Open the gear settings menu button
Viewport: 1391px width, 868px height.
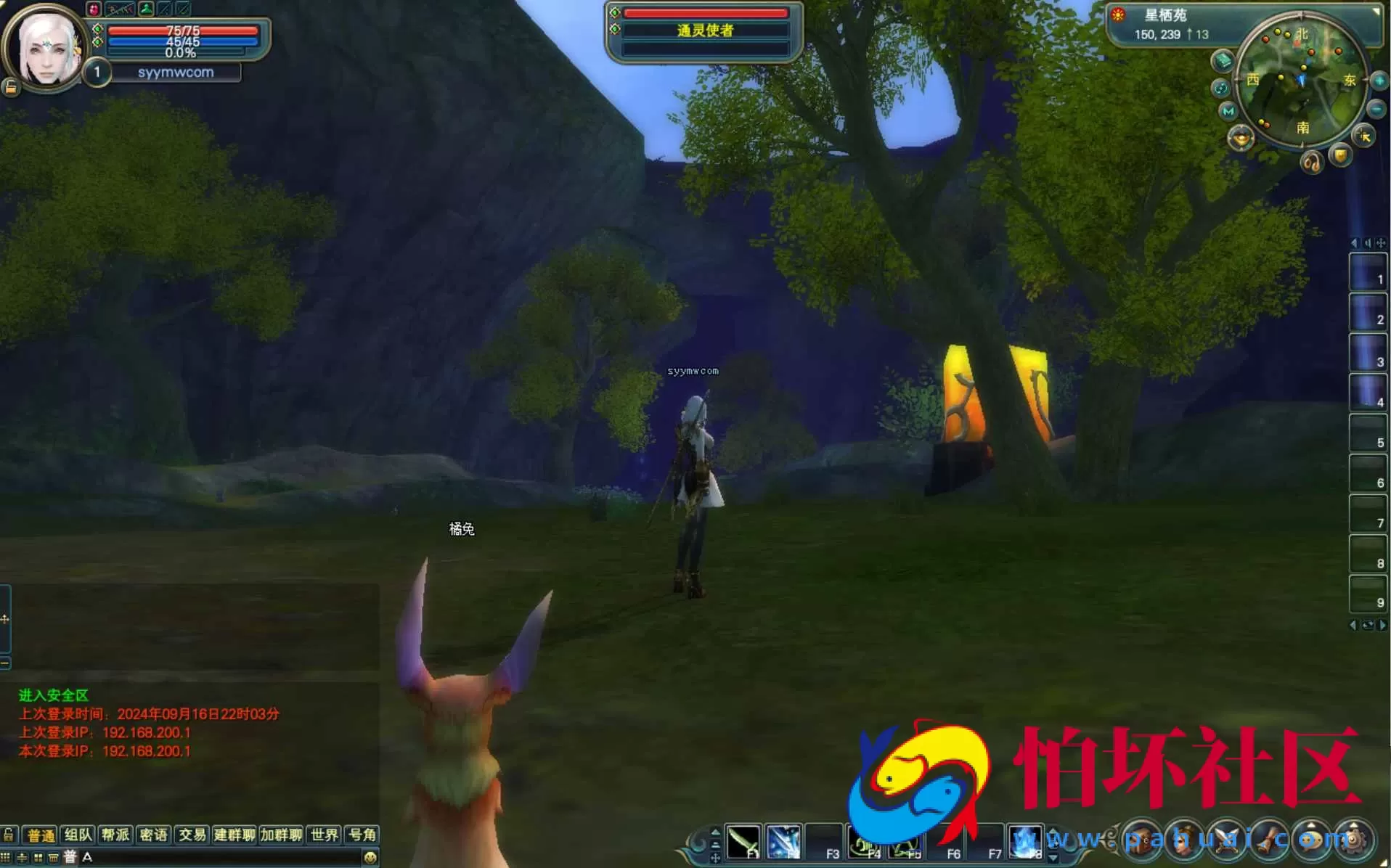pyautogui.click(x=1355, y=840)
